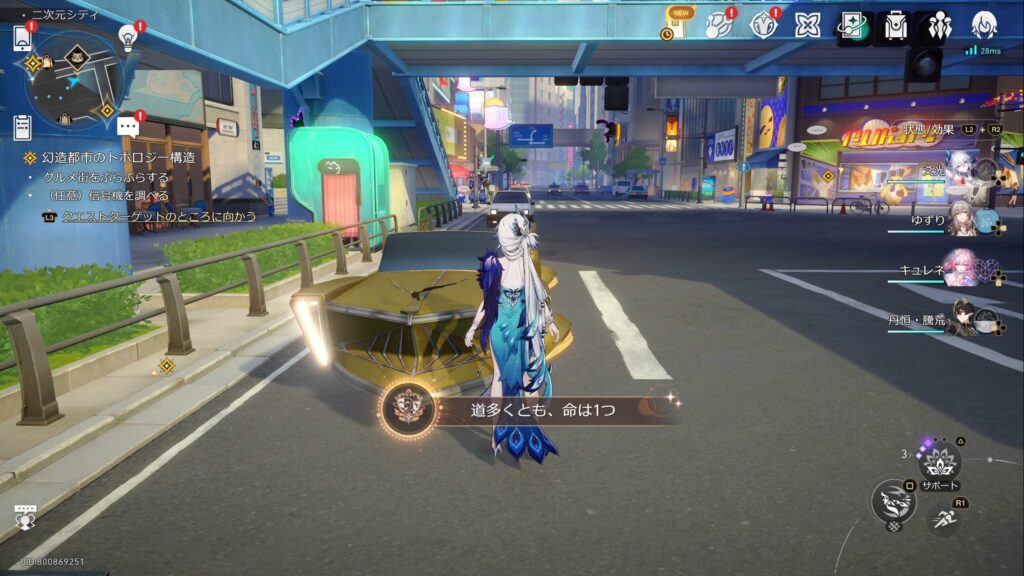Click the クエストターゲットのところに向かう link
The width and height of the screenshot is (1024, 576).
[x=159, y=216]
